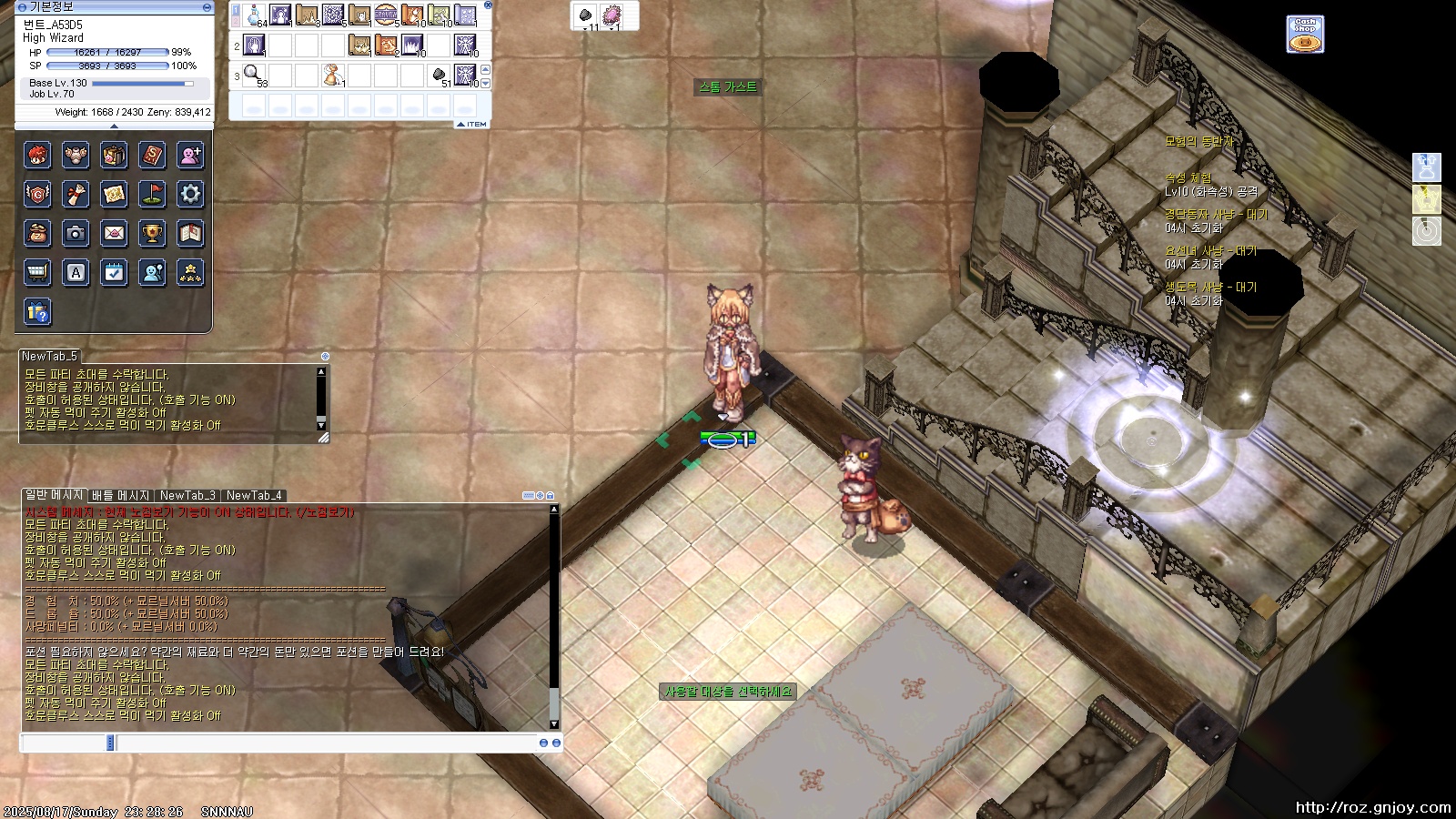Click the calendar check attendance icon
The height and width of the screenshot is (819, 1456).
pos(114,273)
